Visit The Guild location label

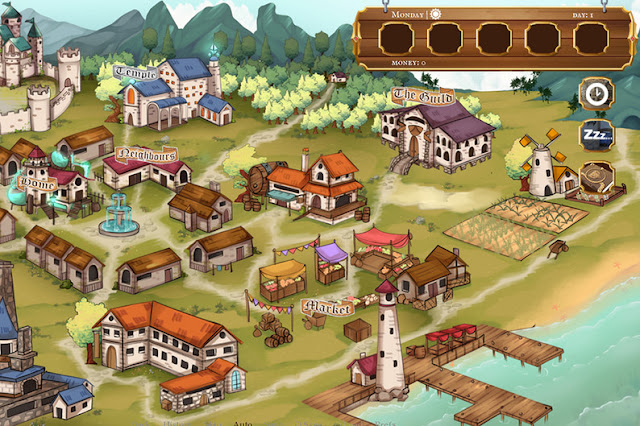tap(416, 96)
